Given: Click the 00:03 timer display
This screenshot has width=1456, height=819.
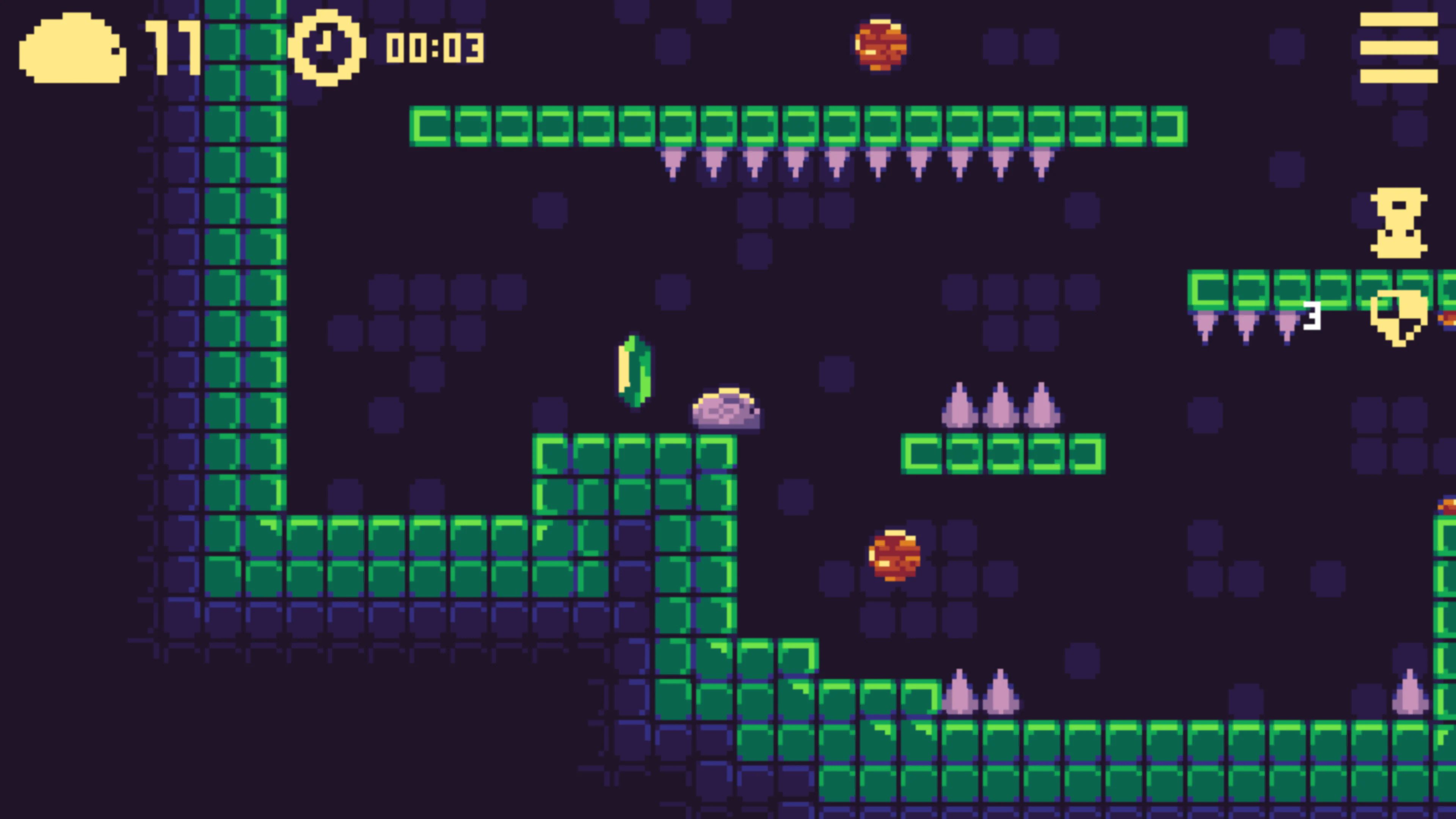Looking at the screenshot, I should click(x=433, y=47).
